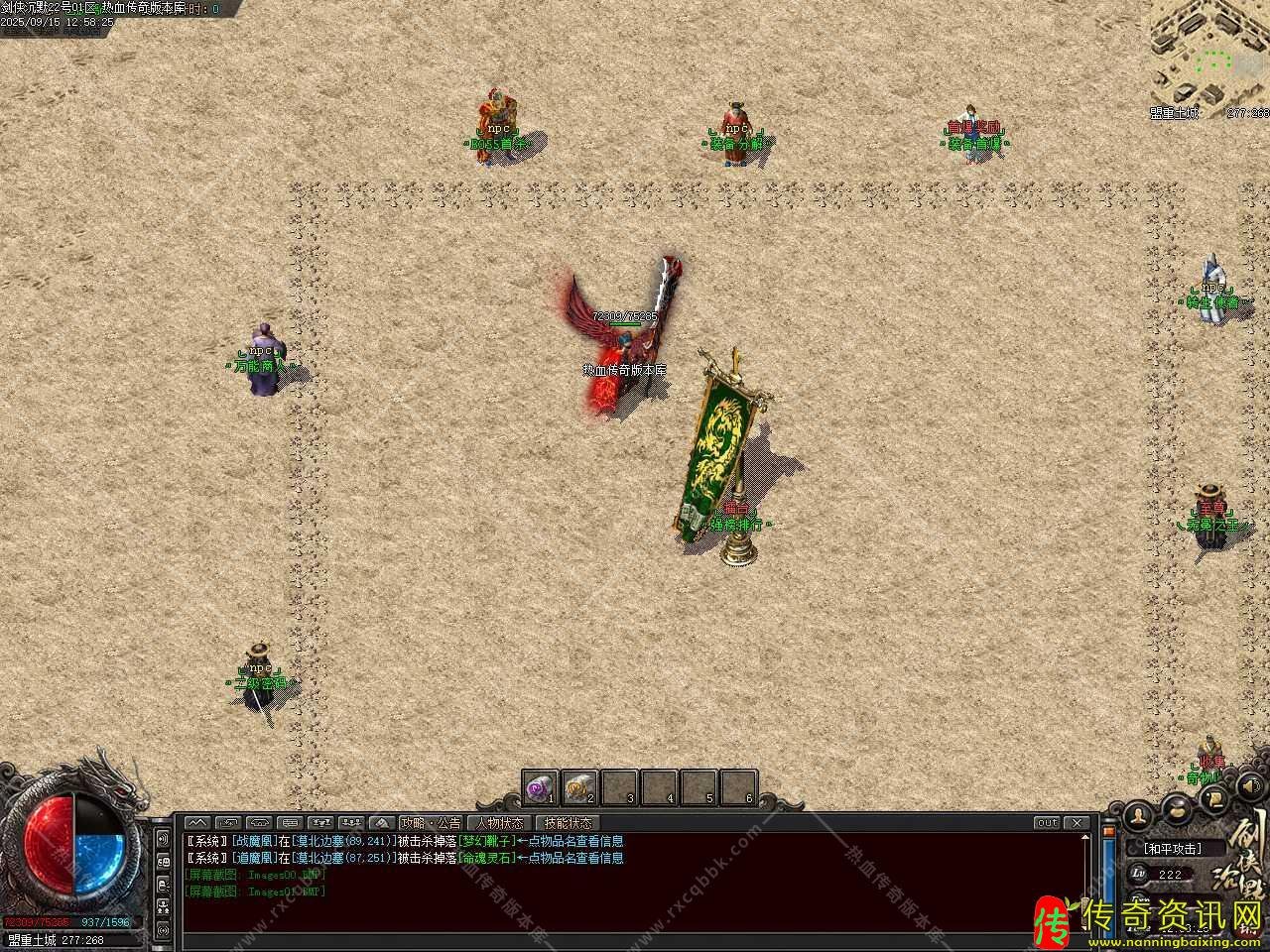
Task: Switch to the 人物状态 tab
Action: [499, 823]
